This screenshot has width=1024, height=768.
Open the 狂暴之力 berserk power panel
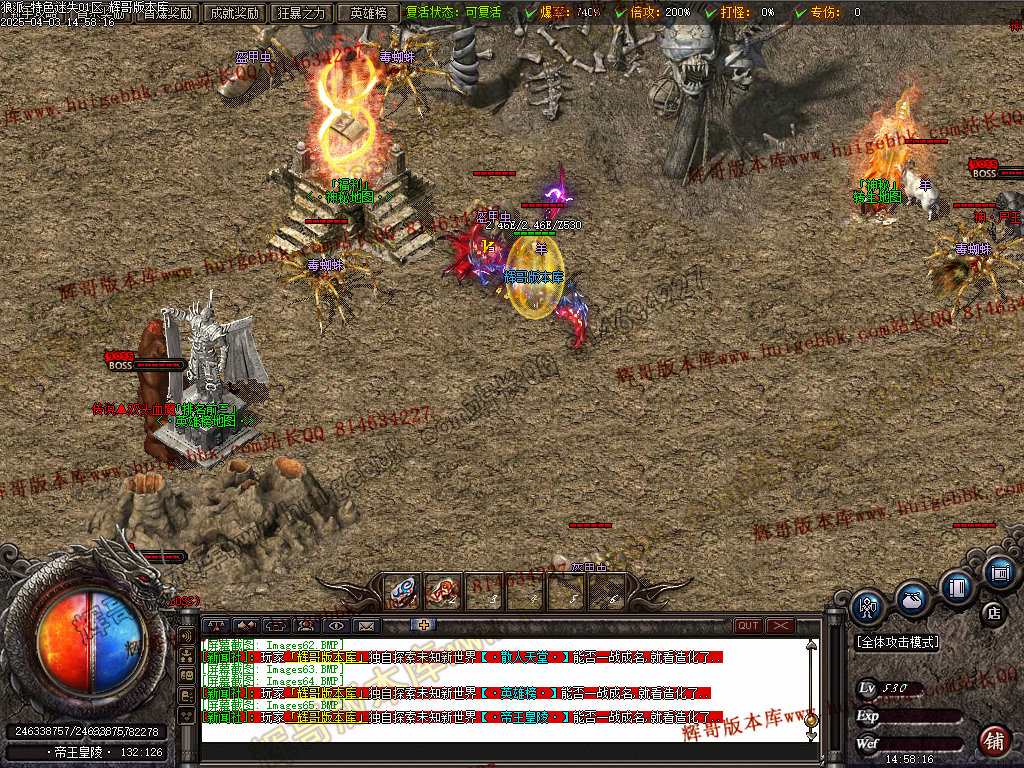click(302, 13)
